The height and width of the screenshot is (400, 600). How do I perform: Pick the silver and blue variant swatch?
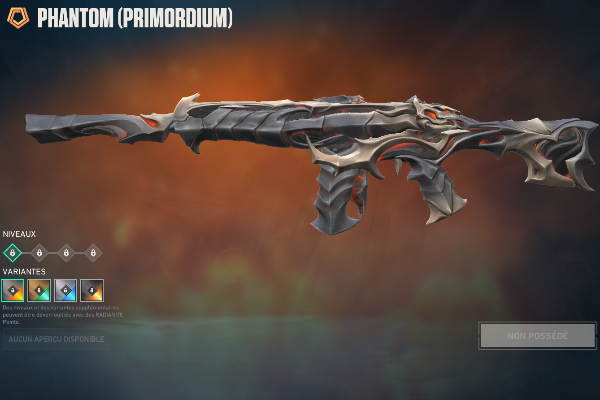pyautogui.click(x=65, y=290)
